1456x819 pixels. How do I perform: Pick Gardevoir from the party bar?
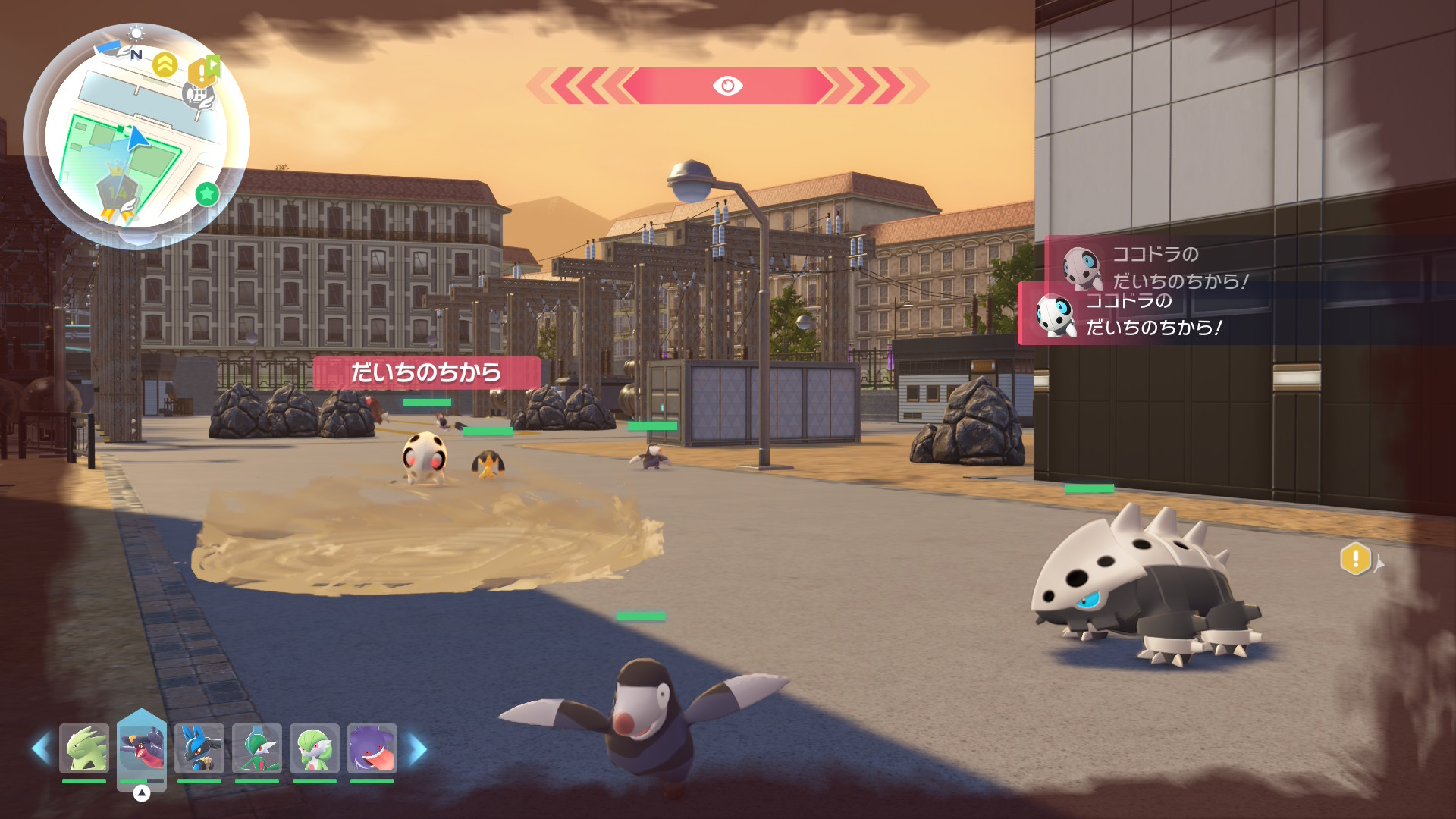click(315, 748)
